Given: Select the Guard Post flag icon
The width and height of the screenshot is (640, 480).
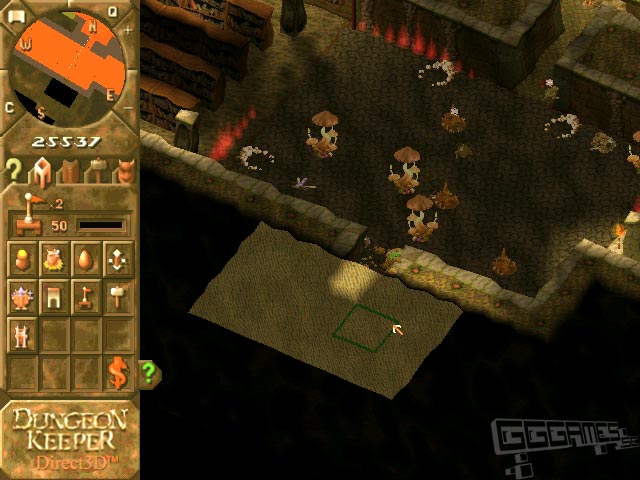Looking at the screenshot, I should point(87,297).
